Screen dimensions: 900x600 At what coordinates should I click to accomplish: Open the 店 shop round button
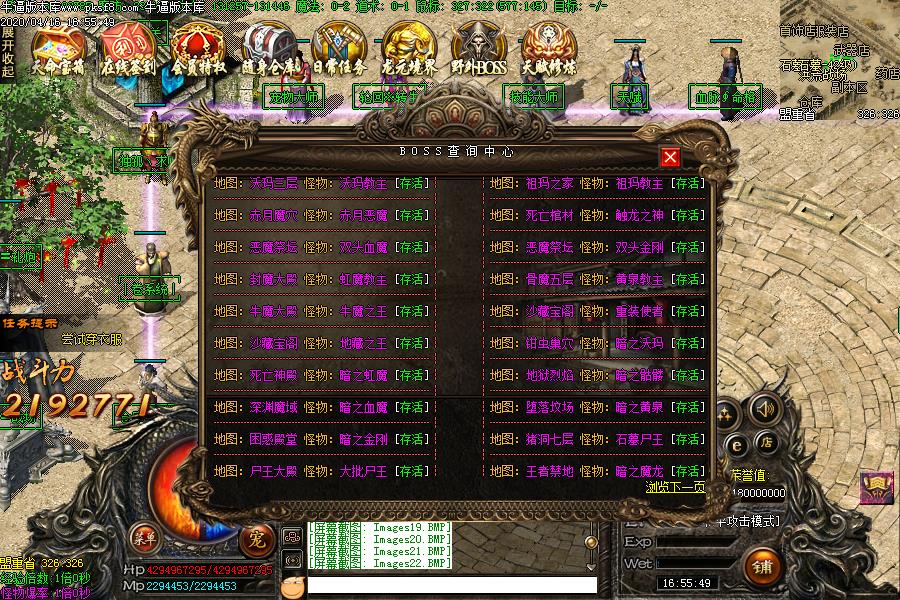tap(767, 442)
